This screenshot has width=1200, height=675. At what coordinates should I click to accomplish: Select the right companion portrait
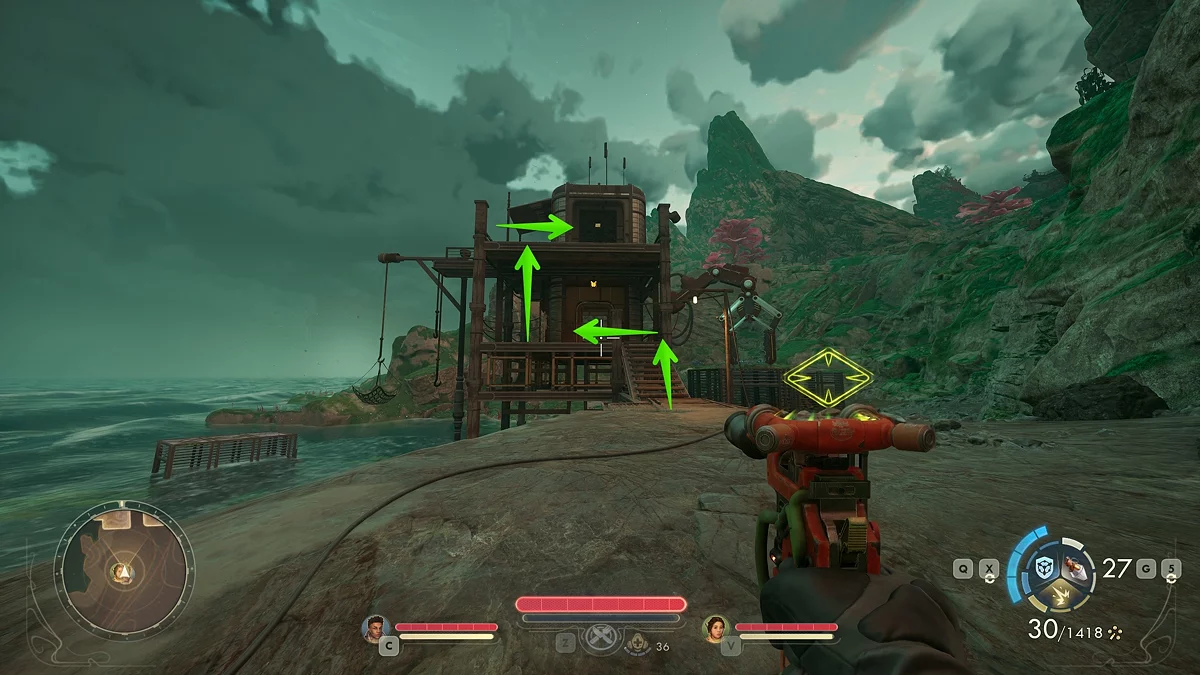(x=716, y=628)
